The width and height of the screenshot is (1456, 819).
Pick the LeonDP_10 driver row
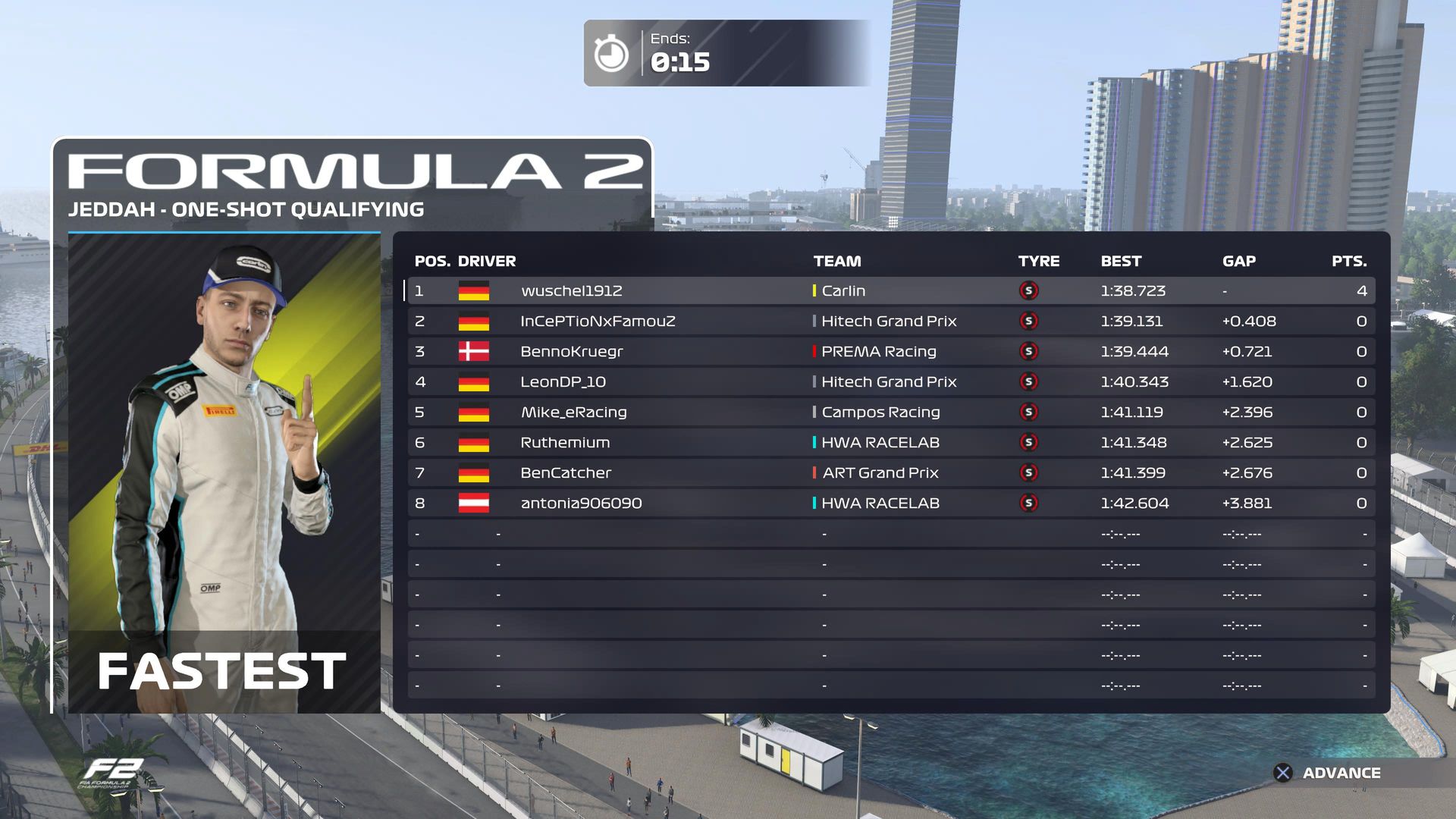(890, 382)
